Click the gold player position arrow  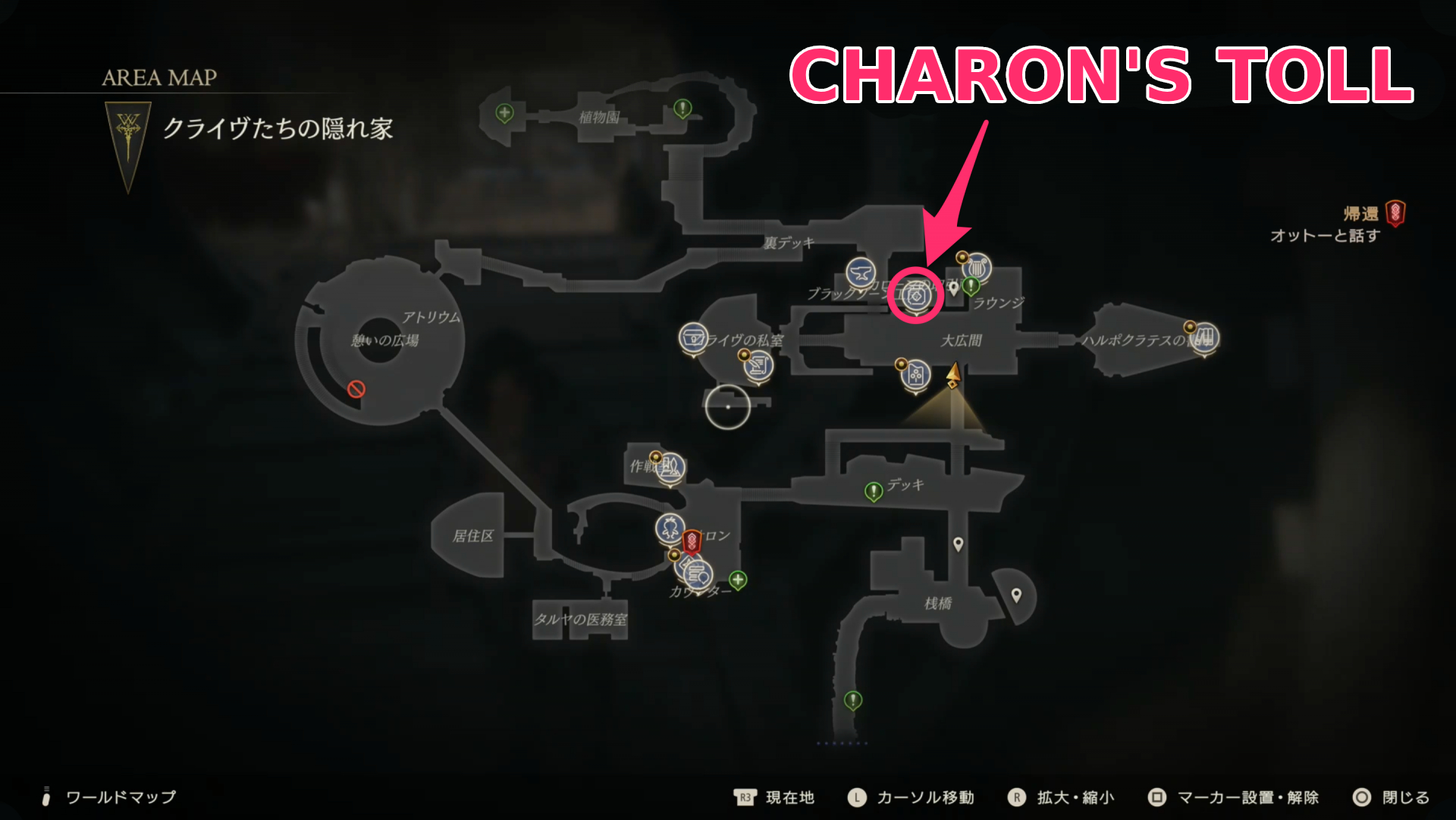[953, 375]
